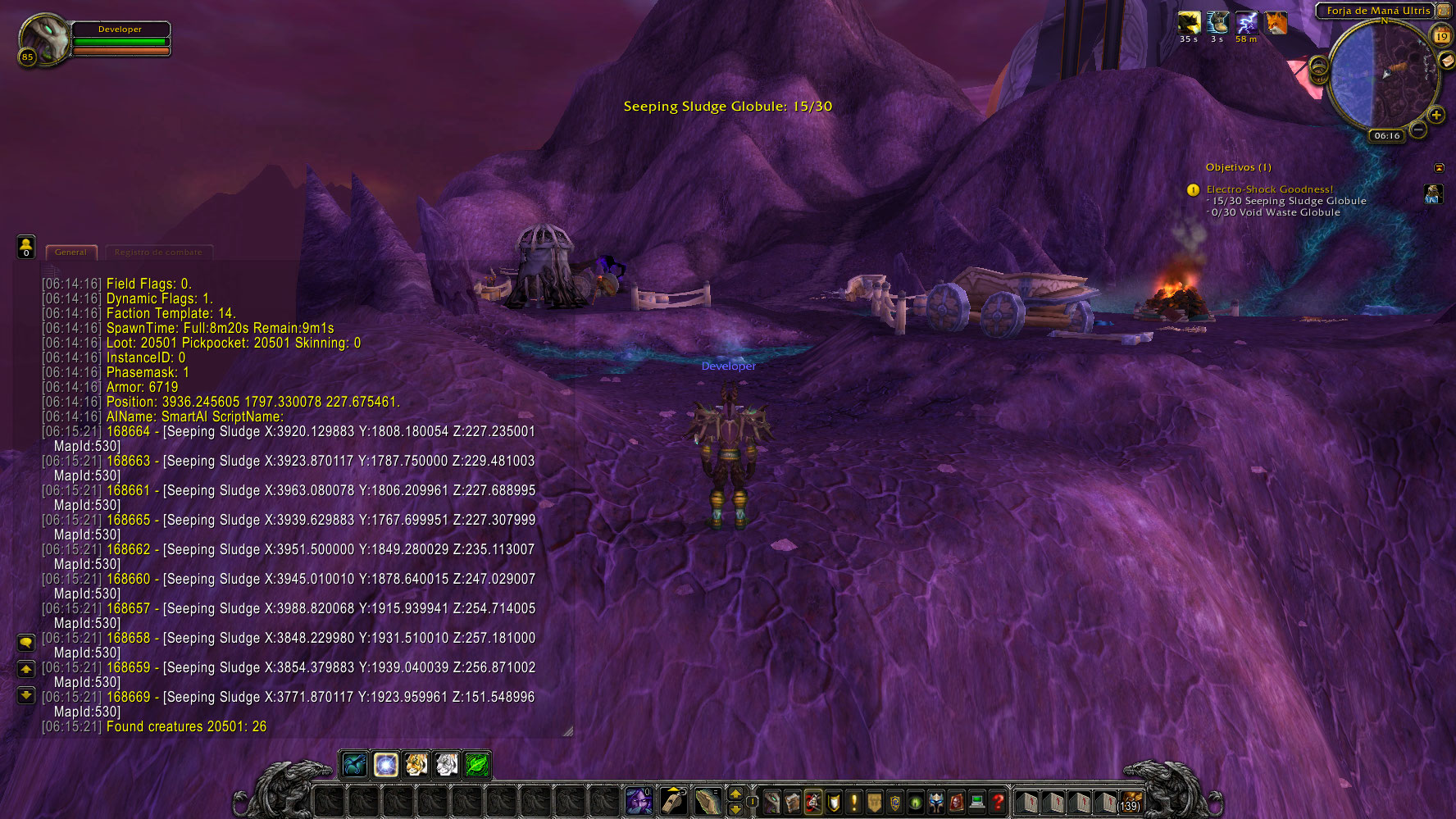The height and width of the screenshot is (819, 1456).
Task: Activate Aquatic Form on the stance bar
Action: pyautogui.click(x=354, y=766)
